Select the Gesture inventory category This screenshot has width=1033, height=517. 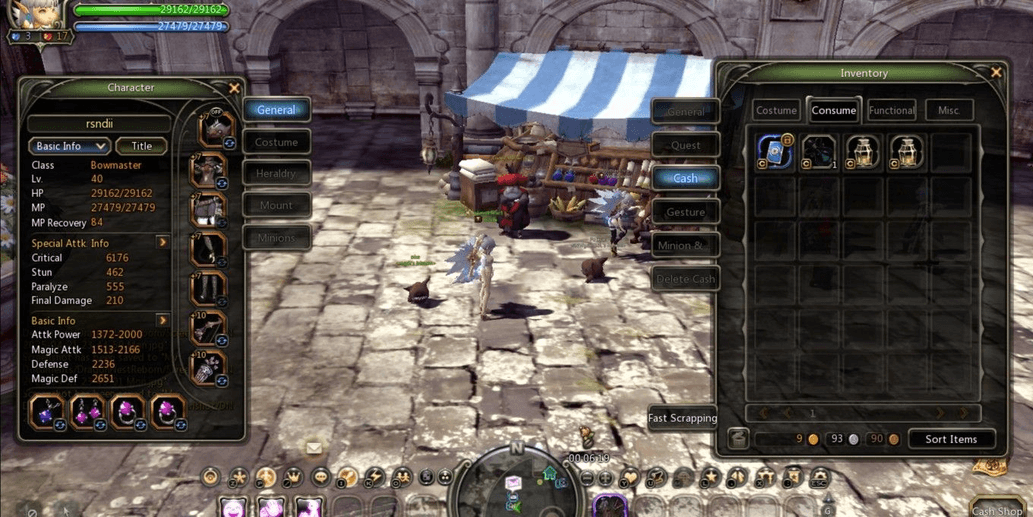[x=685, y=212]
